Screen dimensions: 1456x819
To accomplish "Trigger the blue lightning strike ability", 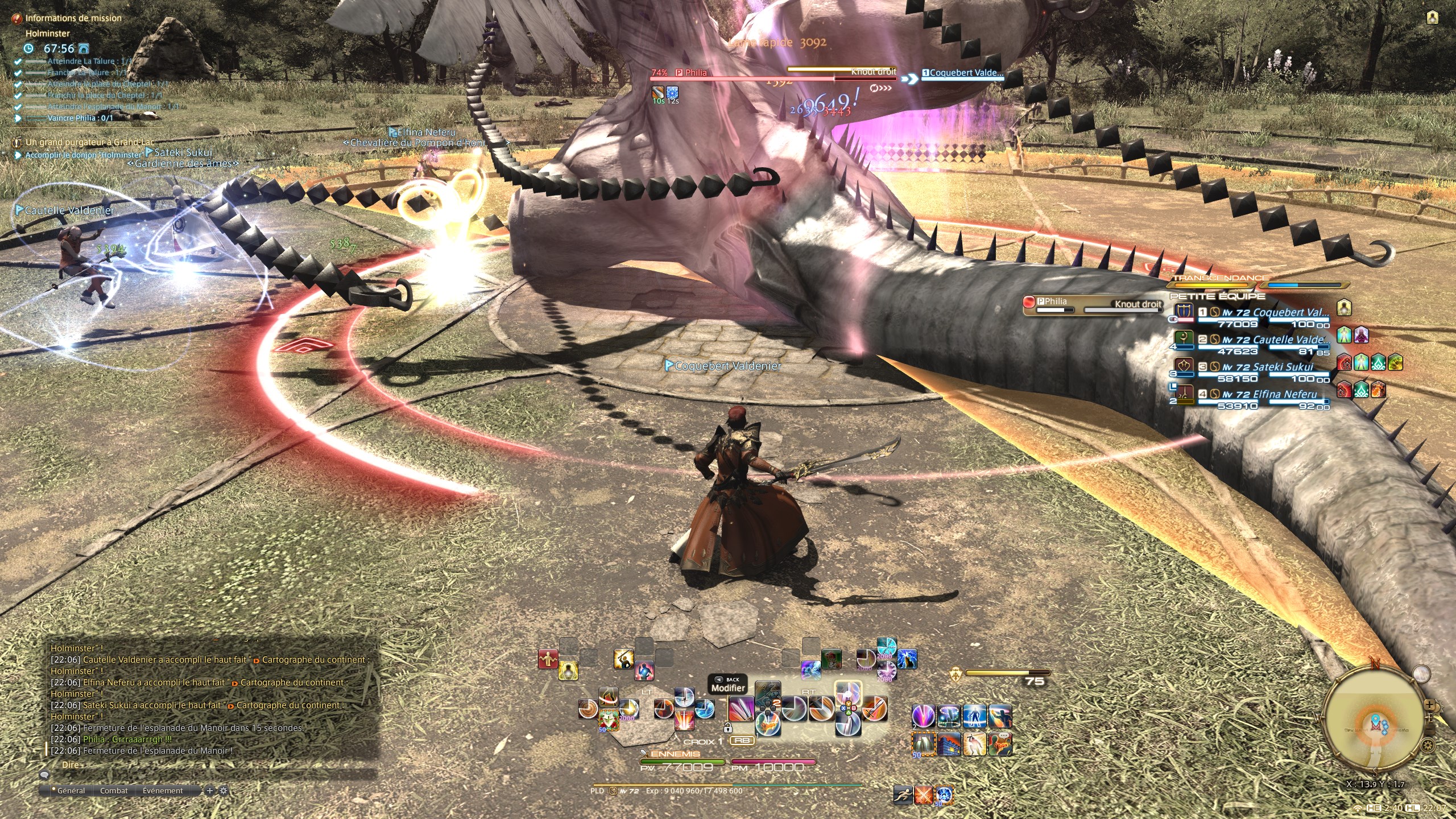I will point(907,659).
